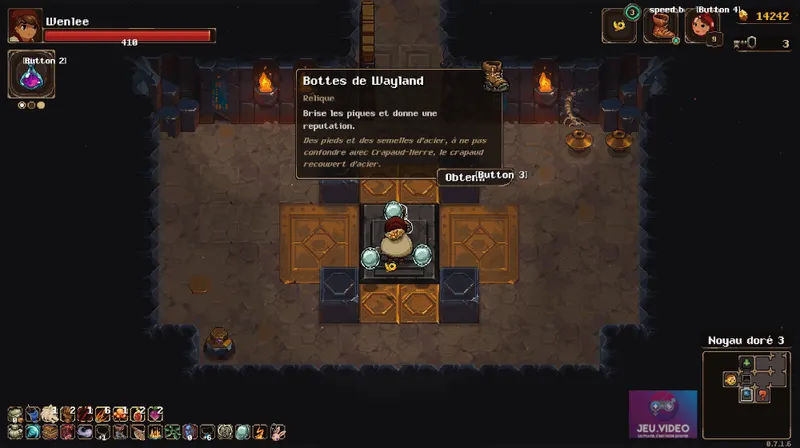Click the JEU.VIDEO channel logo

[662, 412]
